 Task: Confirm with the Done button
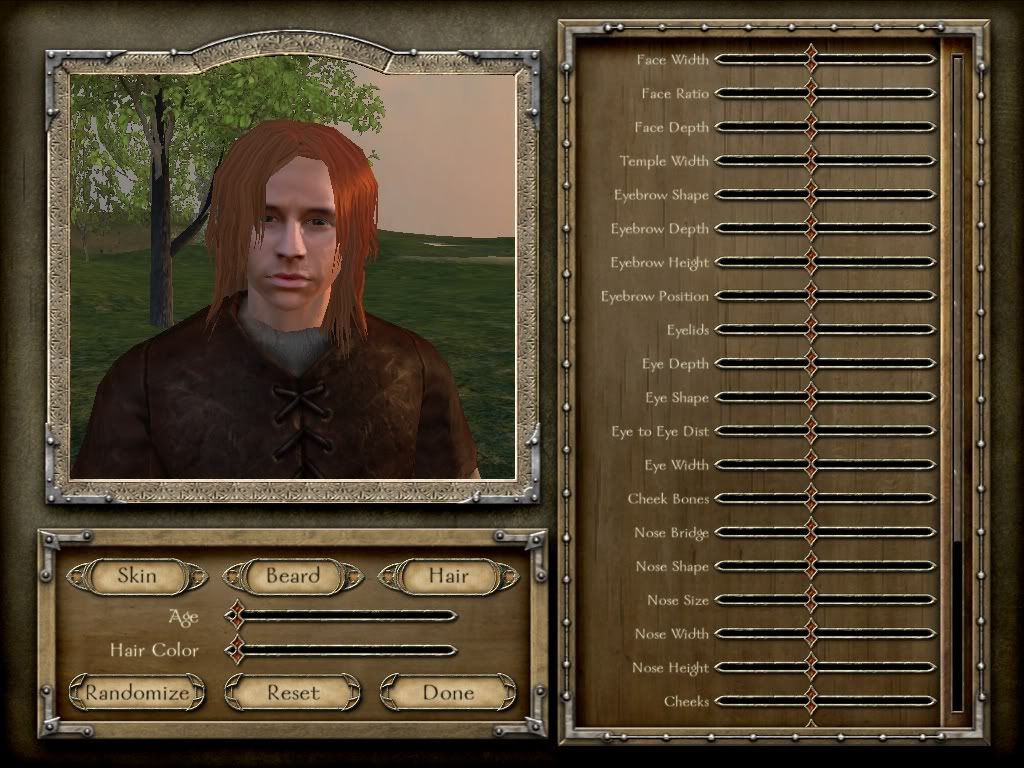click(x=448, y=692)
